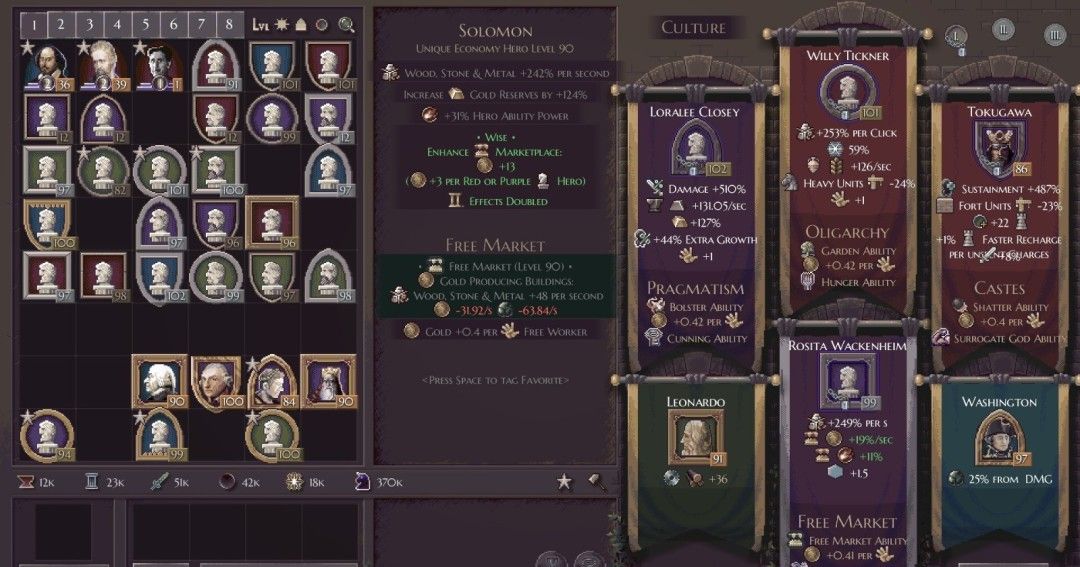Image resolution: width=1080 pixels, height=567 pixels.
Task: Toggle the favorite star filter button
Action: pos(564,482)
